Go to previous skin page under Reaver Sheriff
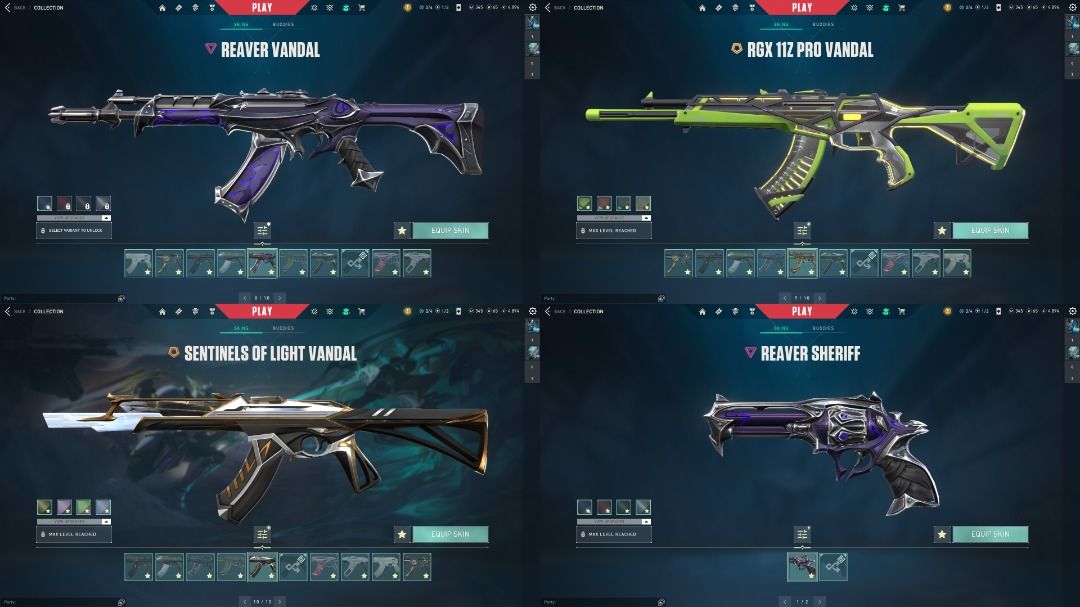1080x607 pixels. 783,601
